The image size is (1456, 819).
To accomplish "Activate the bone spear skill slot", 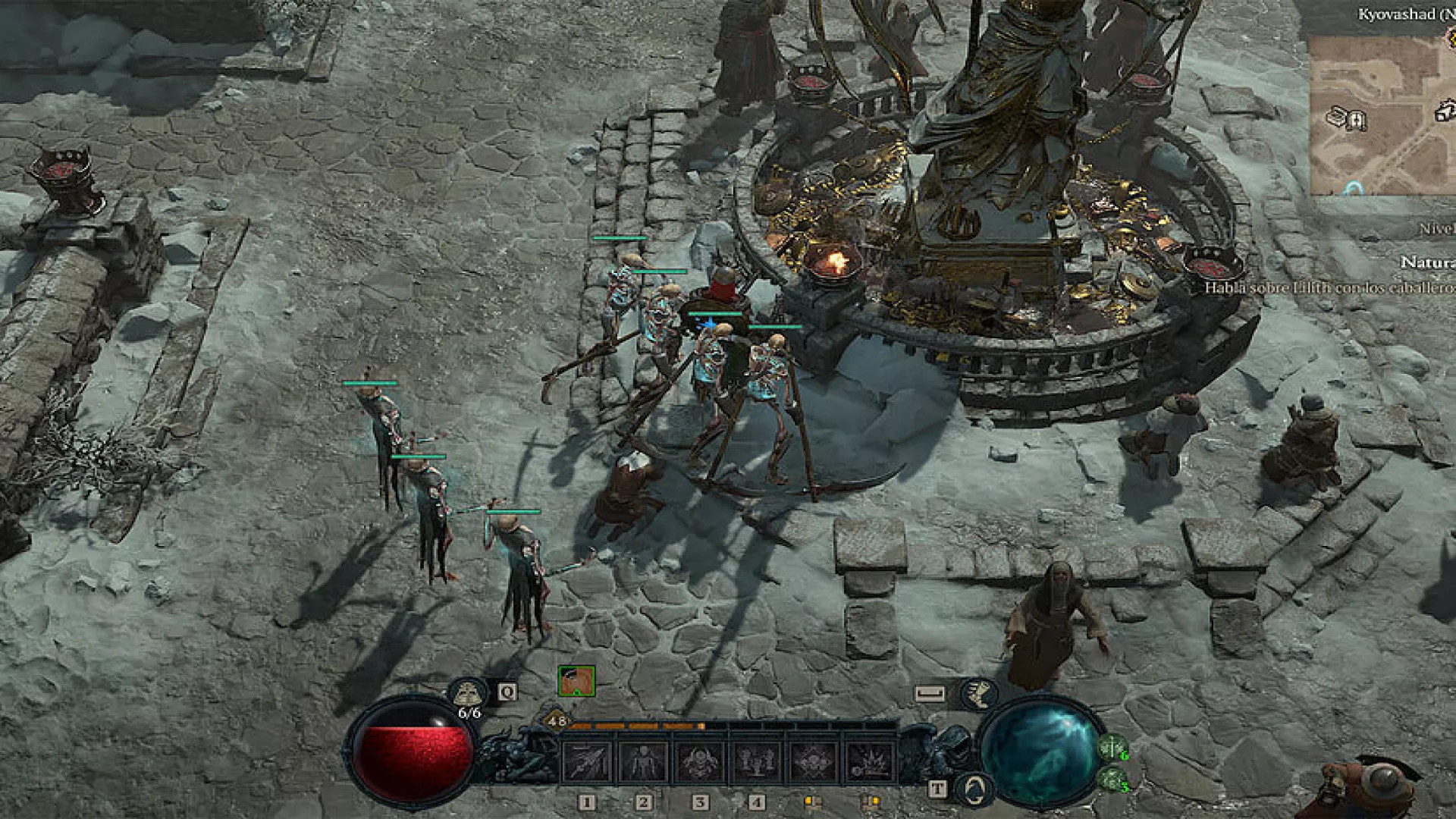I will [x=587, y=761].
